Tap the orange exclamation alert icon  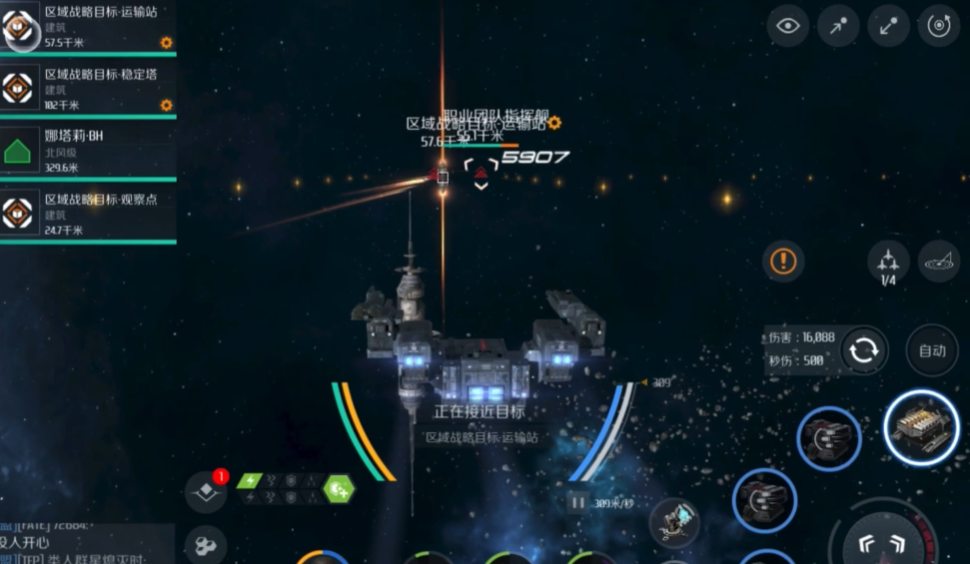click(x=784, y=262)
